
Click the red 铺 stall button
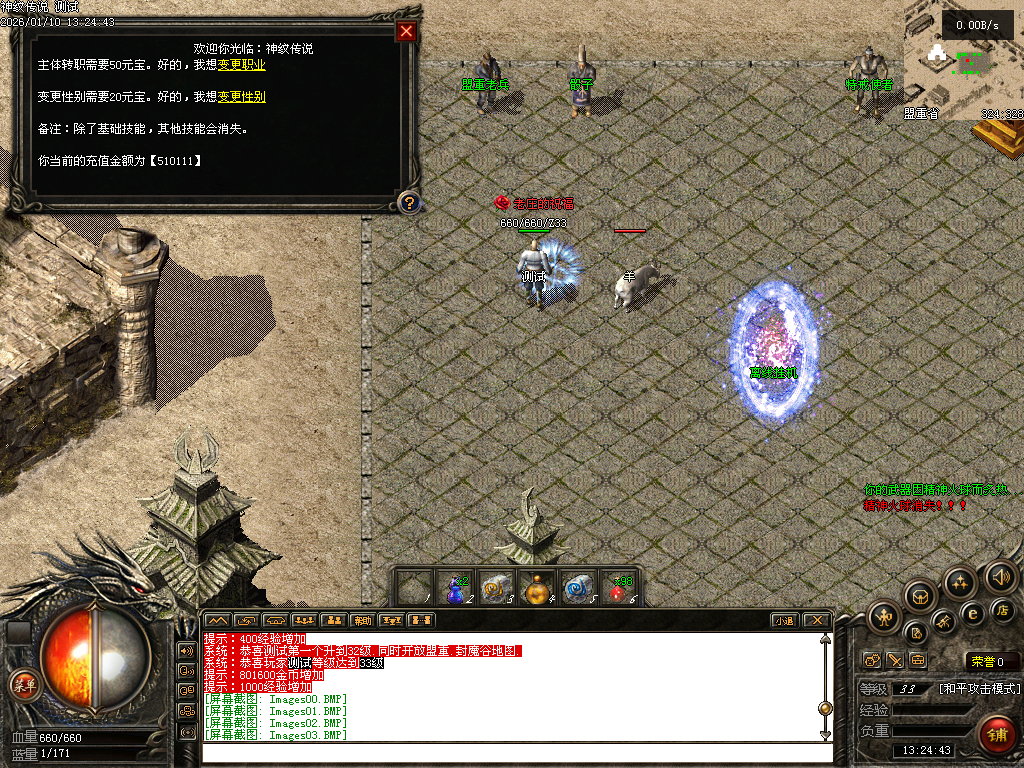[996, 735]
